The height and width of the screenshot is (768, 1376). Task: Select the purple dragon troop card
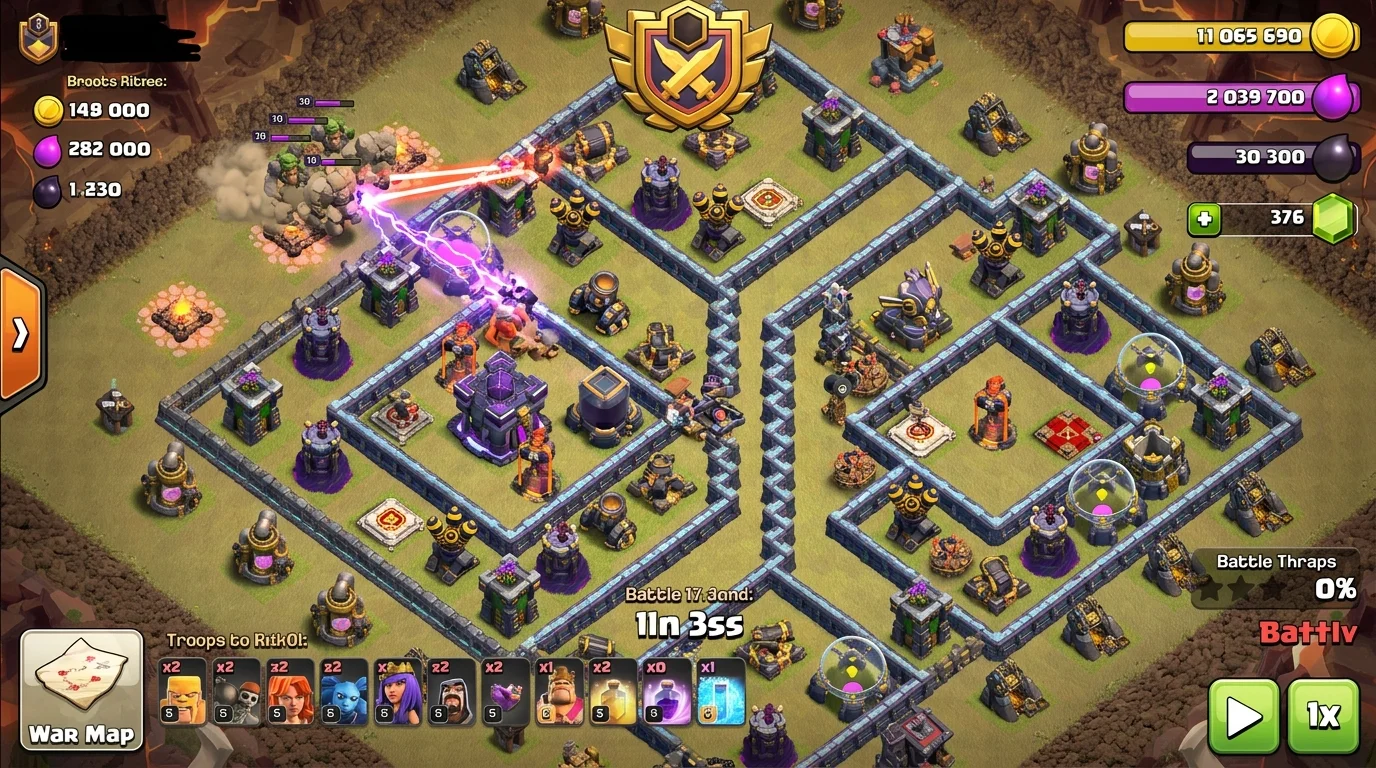point(507,691)
